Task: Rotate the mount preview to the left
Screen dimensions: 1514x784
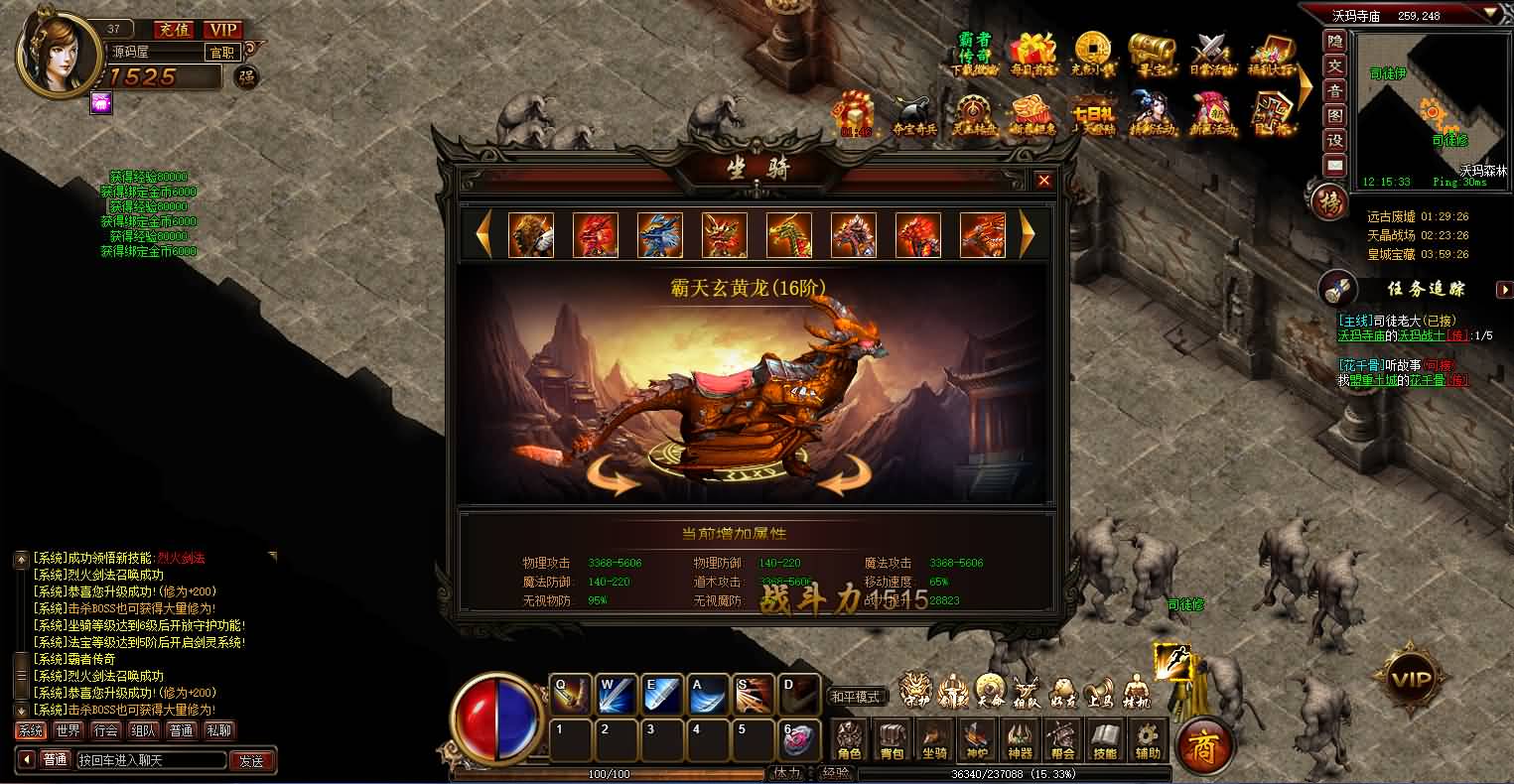Action: pos(614,478)
